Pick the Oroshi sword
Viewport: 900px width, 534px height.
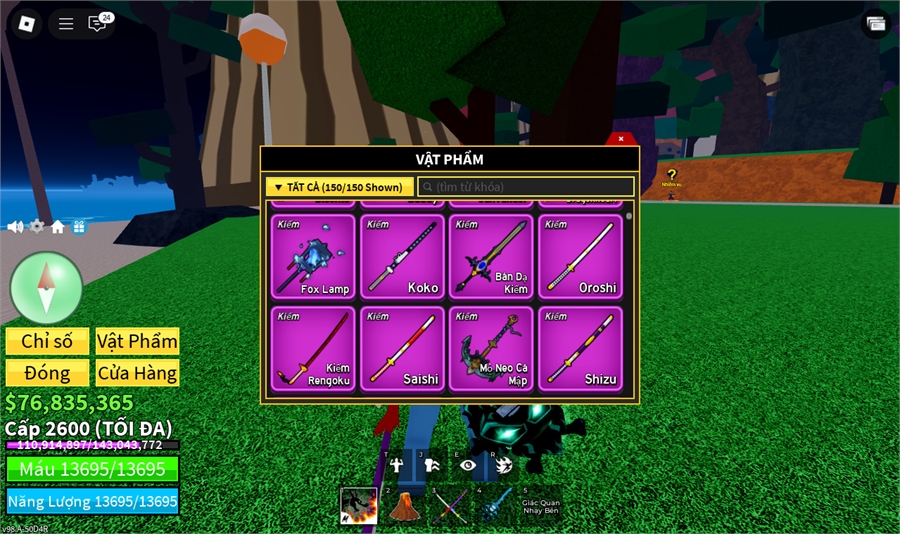pyautogui.click(x=580, y=257)
